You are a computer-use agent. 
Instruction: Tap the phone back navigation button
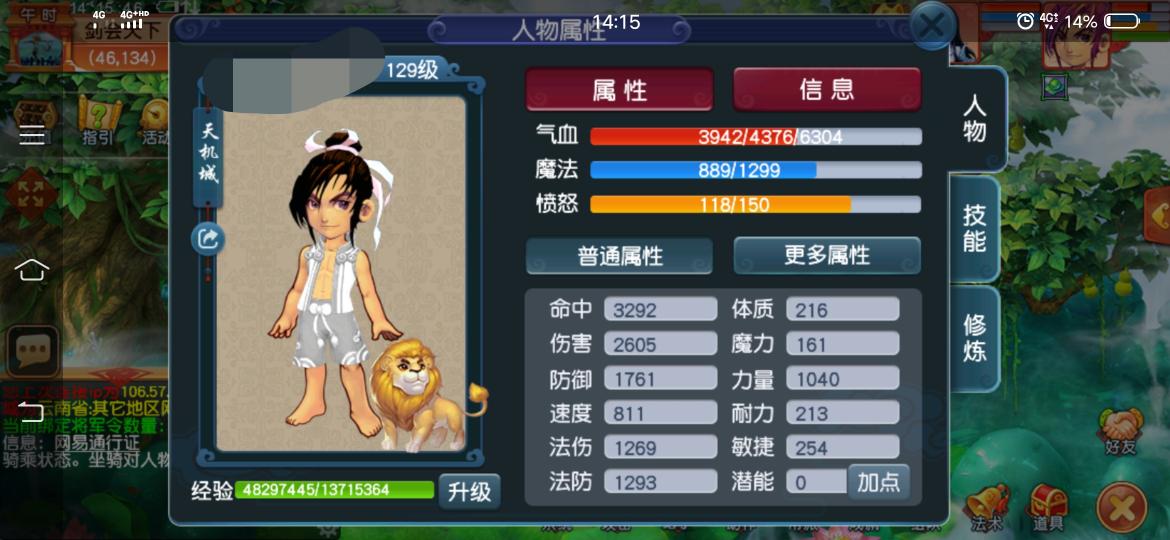(32, 411)
